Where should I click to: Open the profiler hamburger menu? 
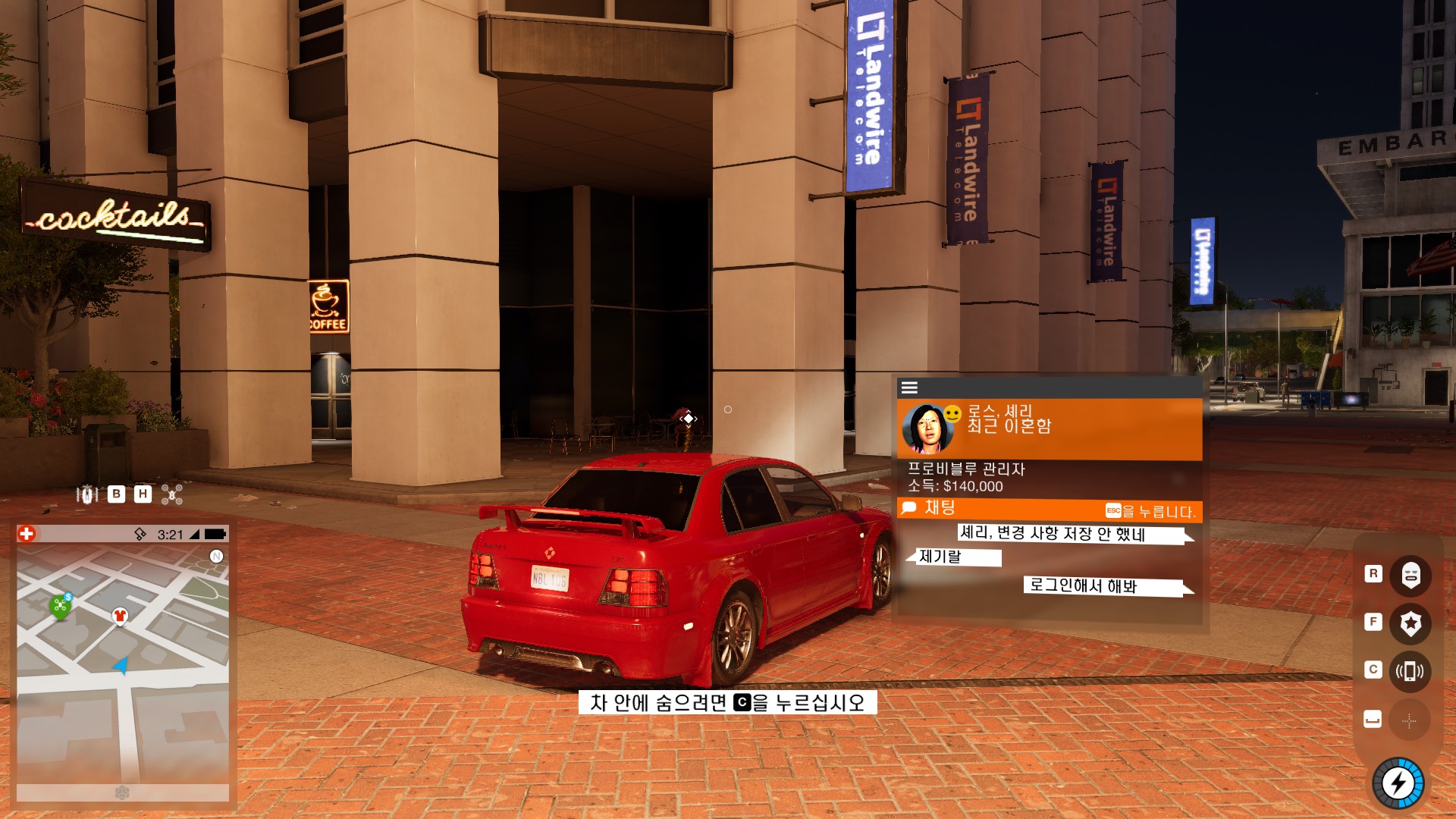pos(909,388)
